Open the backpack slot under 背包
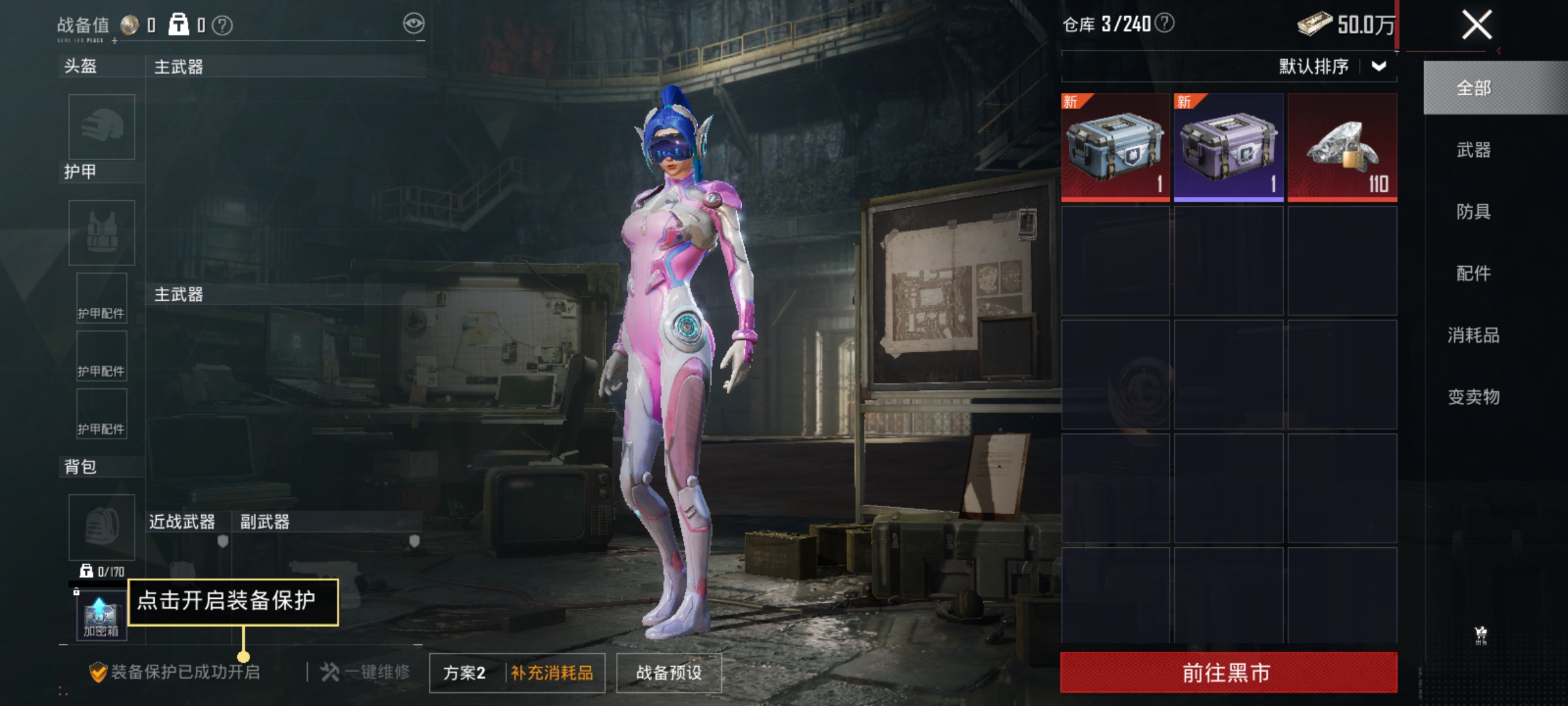 [x=101, y=527]
